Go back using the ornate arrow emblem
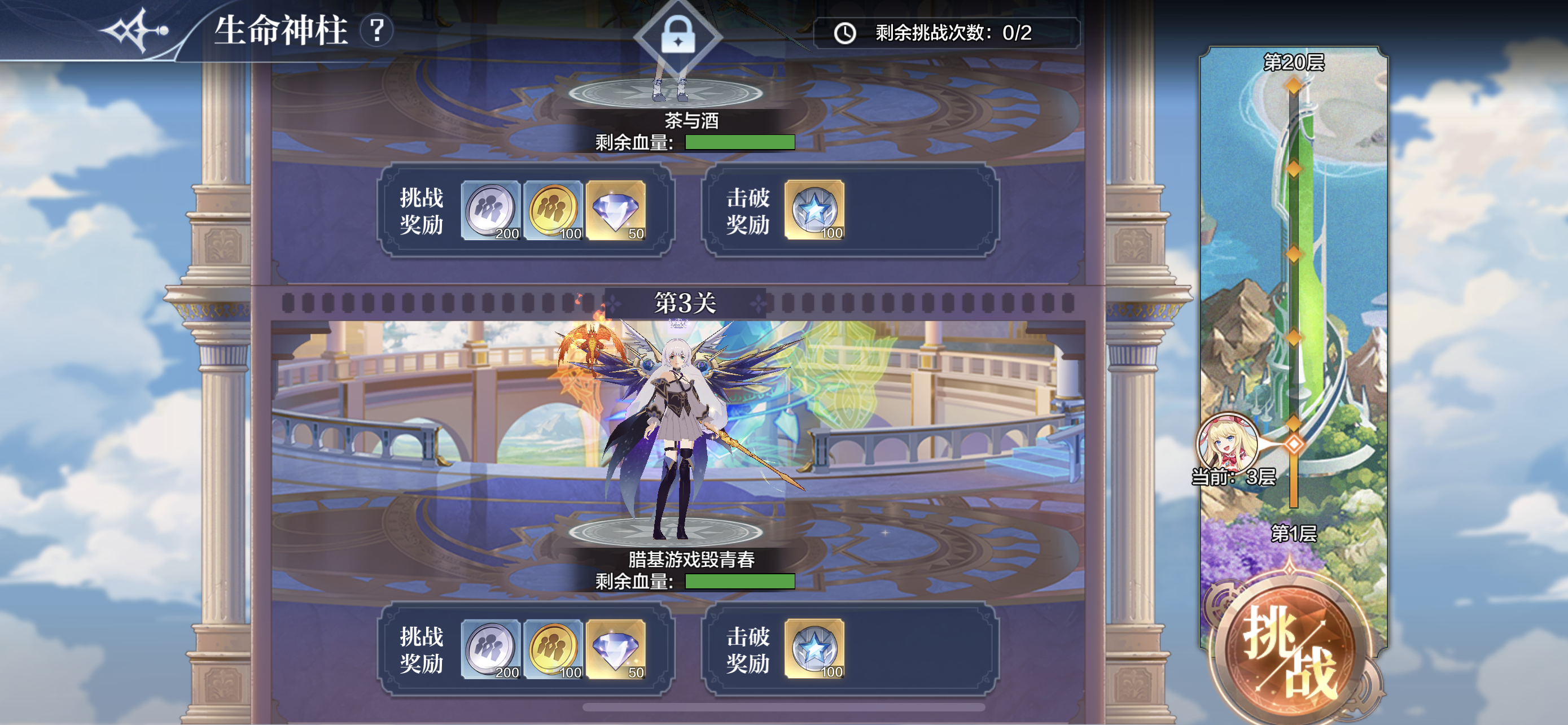 pyautogui.click(x=135, y=30)
